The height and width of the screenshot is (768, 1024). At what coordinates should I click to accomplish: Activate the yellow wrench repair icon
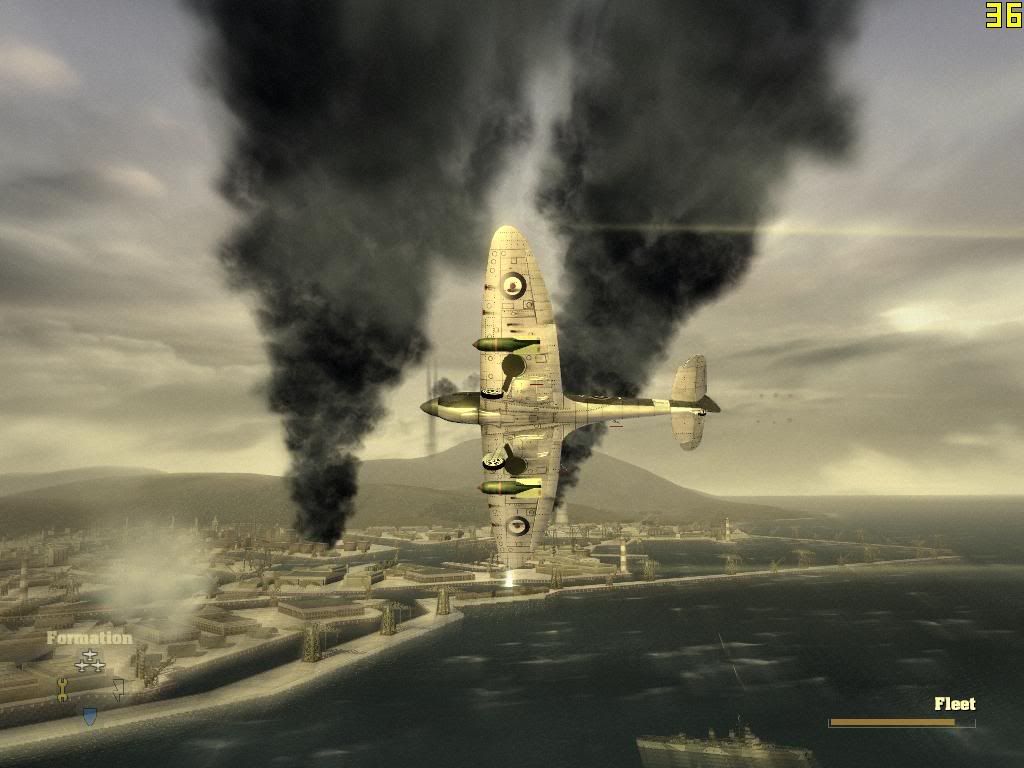click(x=62, y=689)
